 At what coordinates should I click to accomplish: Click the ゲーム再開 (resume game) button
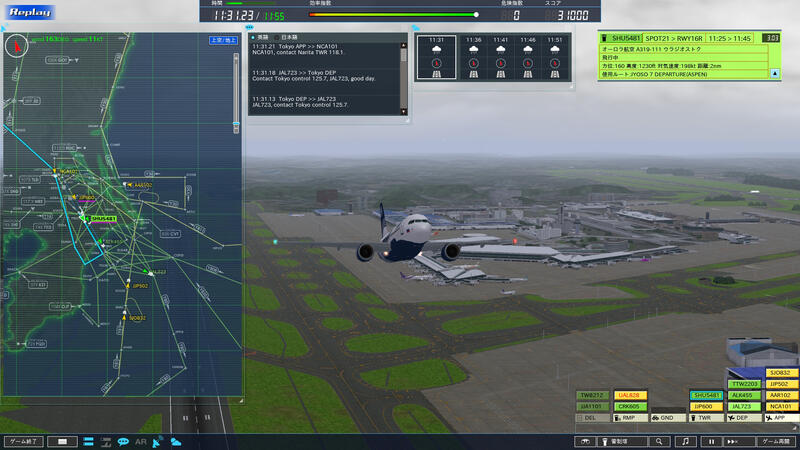[x=776, y=441]
